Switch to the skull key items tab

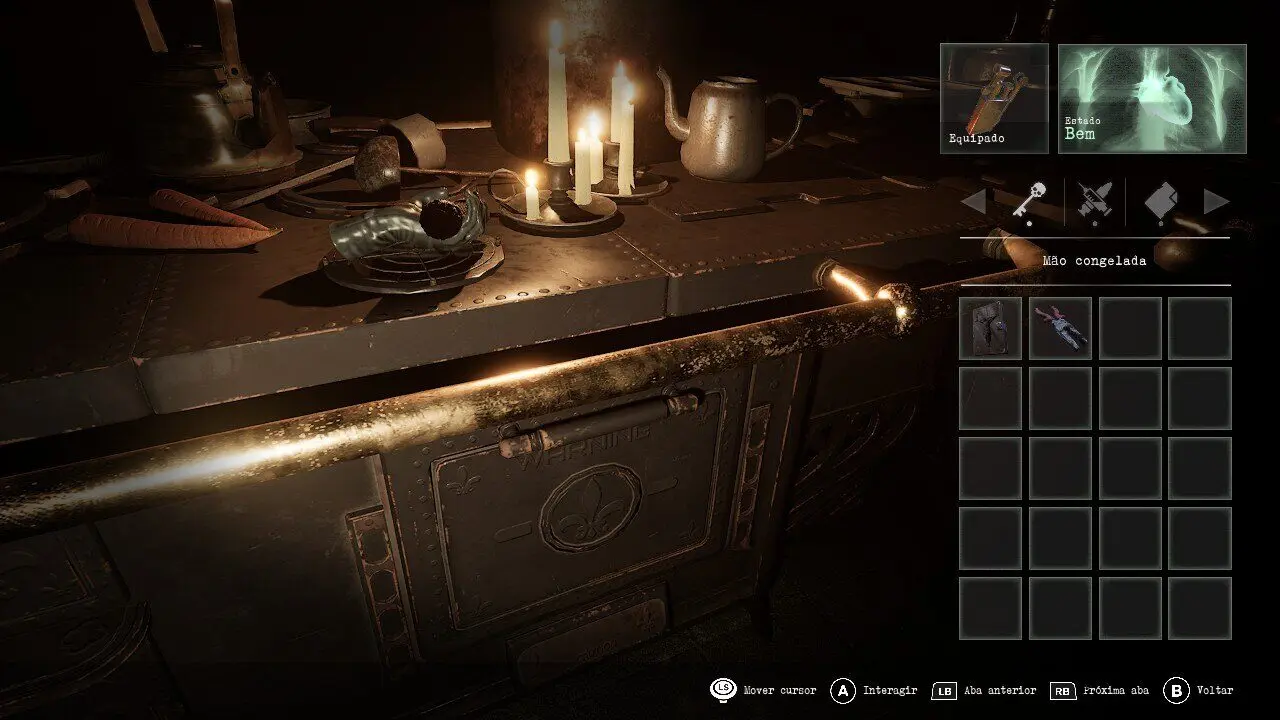pyautogui.click(x=1029, y=202)
